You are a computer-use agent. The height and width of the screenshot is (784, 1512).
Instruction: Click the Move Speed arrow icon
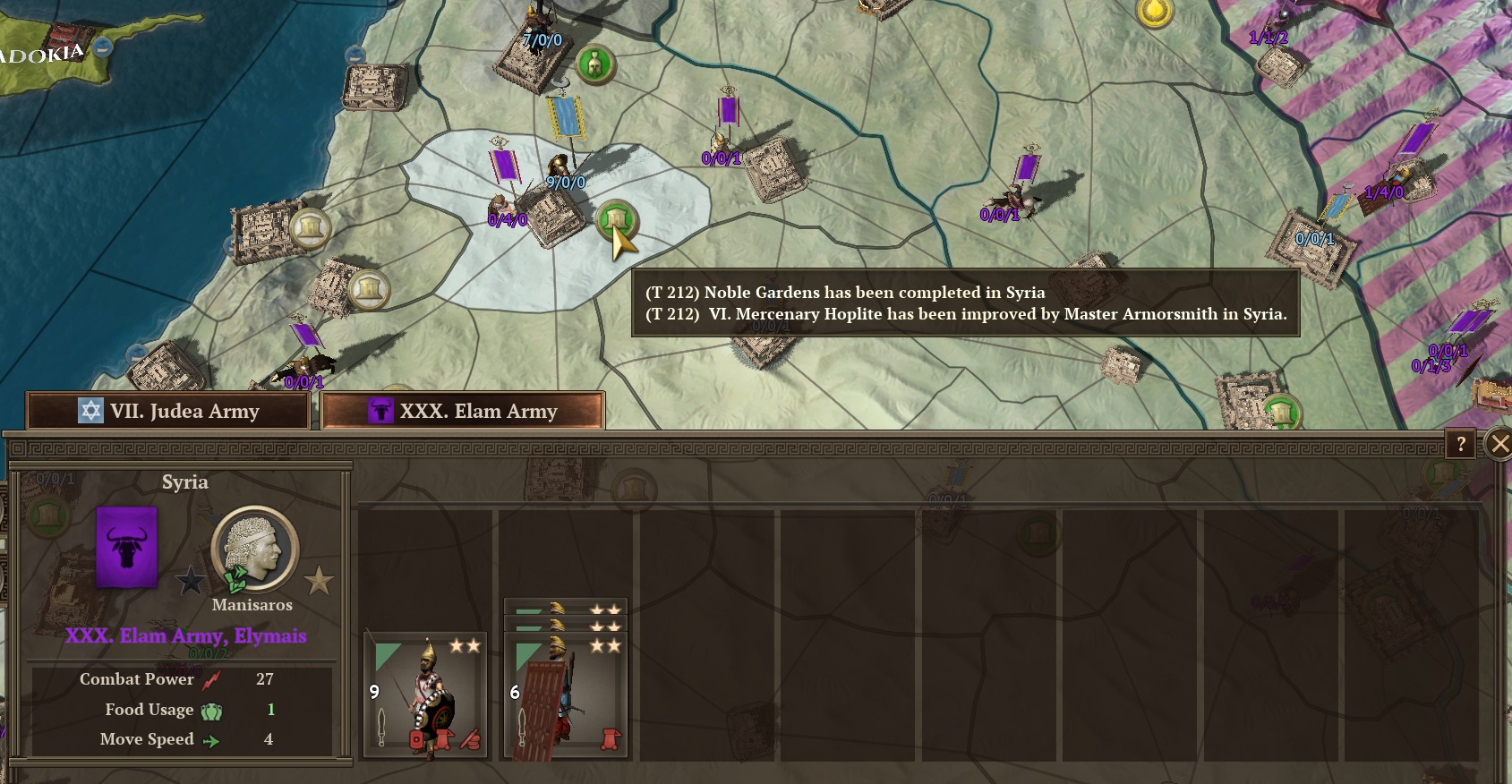click(x=213, y=739)
